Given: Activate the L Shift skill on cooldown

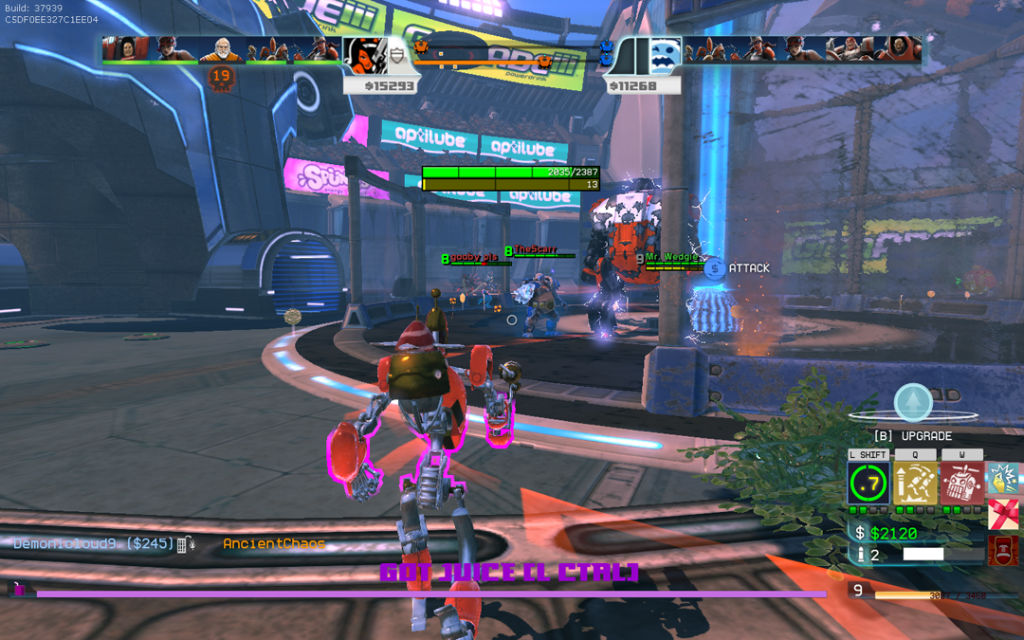Looking at the screenshot, I should [868, 484].
